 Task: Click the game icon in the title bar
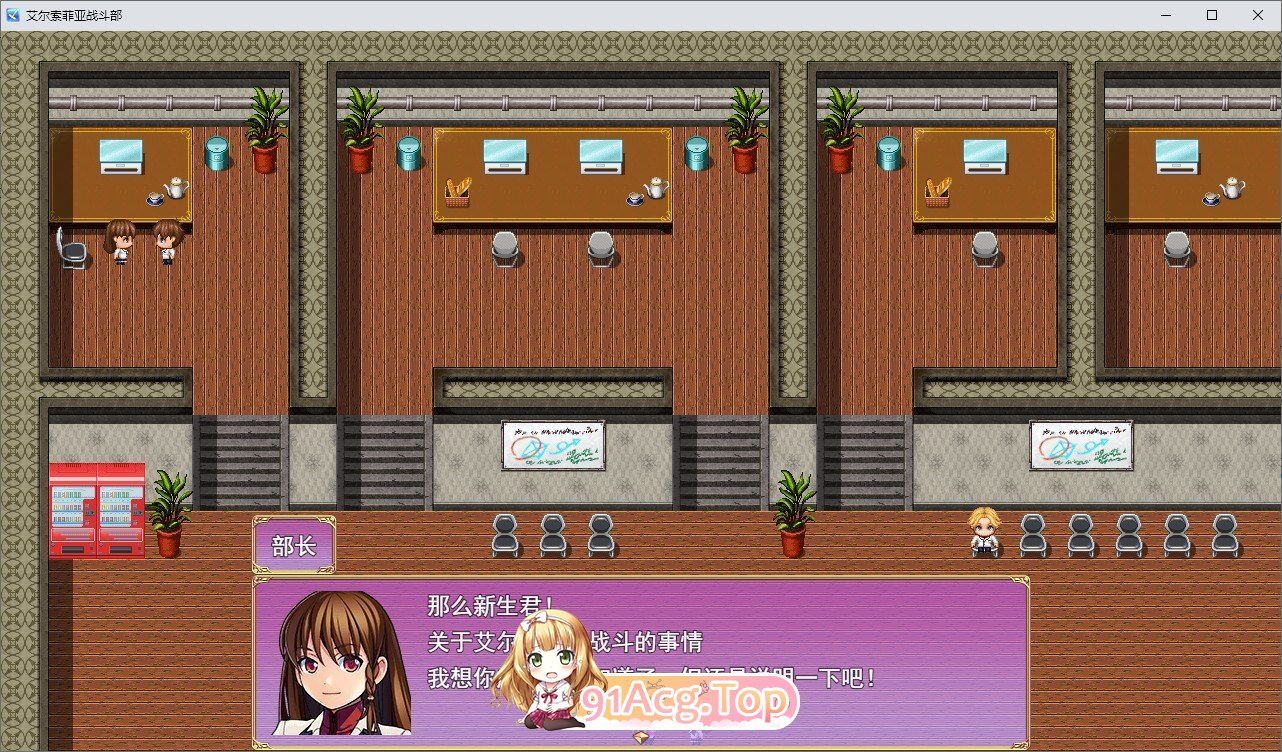(12, 14)
